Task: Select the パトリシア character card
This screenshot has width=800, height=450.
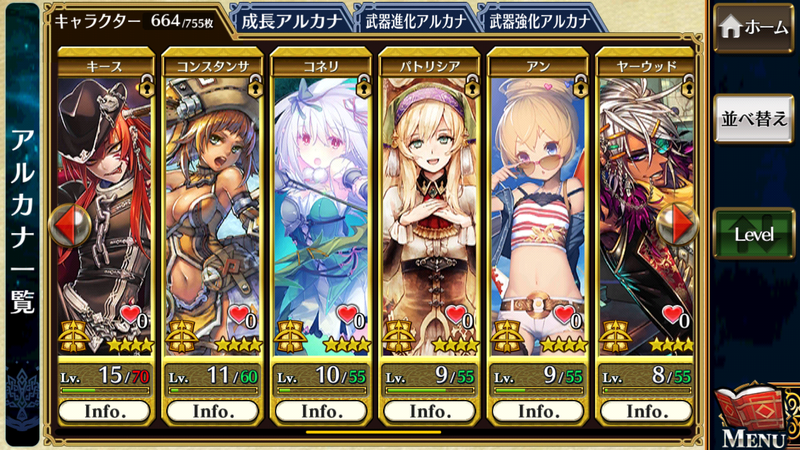Action: pos(428,210)
